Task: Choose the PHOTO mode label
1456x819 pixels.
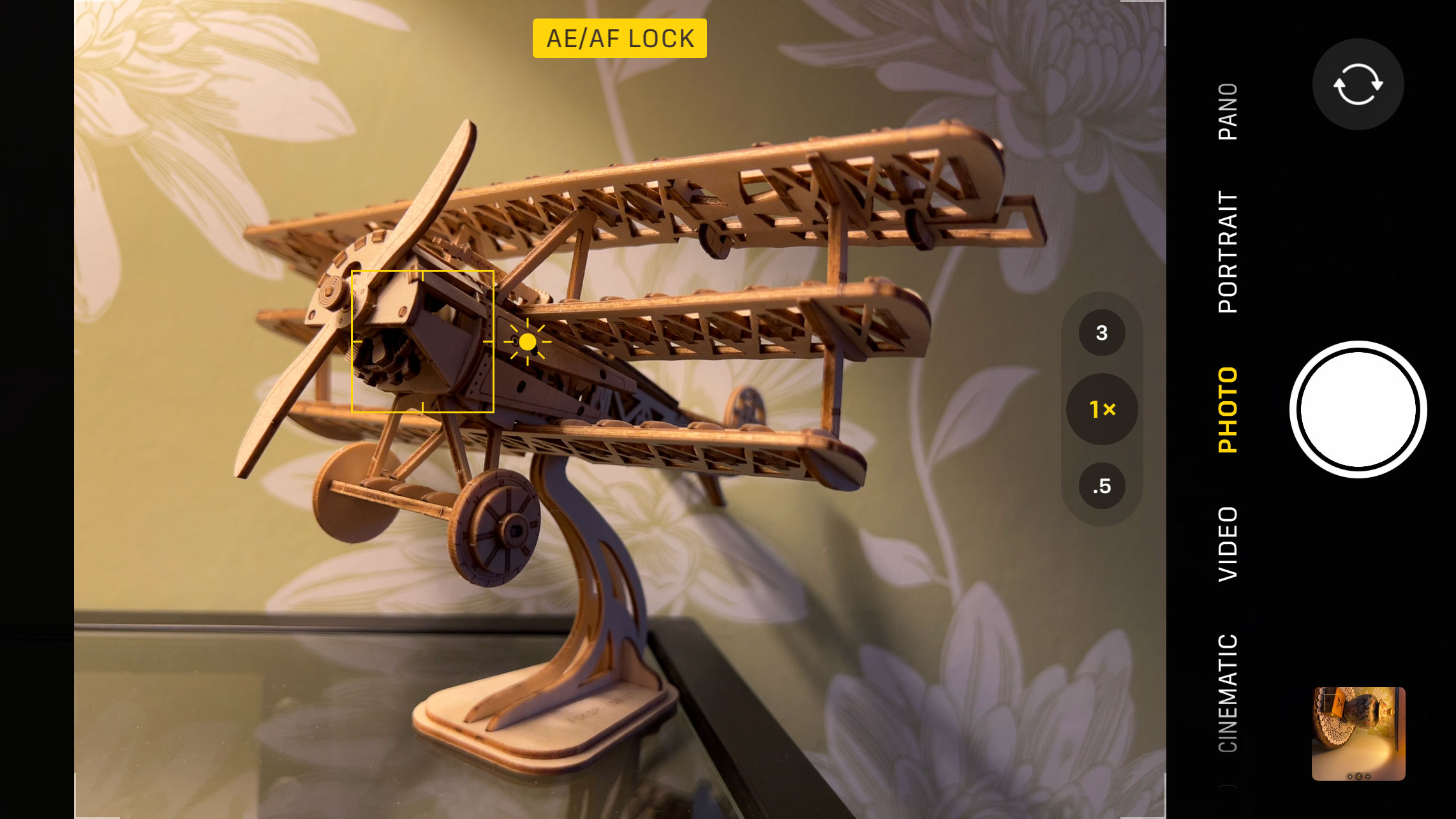Action: [1228, 409]
